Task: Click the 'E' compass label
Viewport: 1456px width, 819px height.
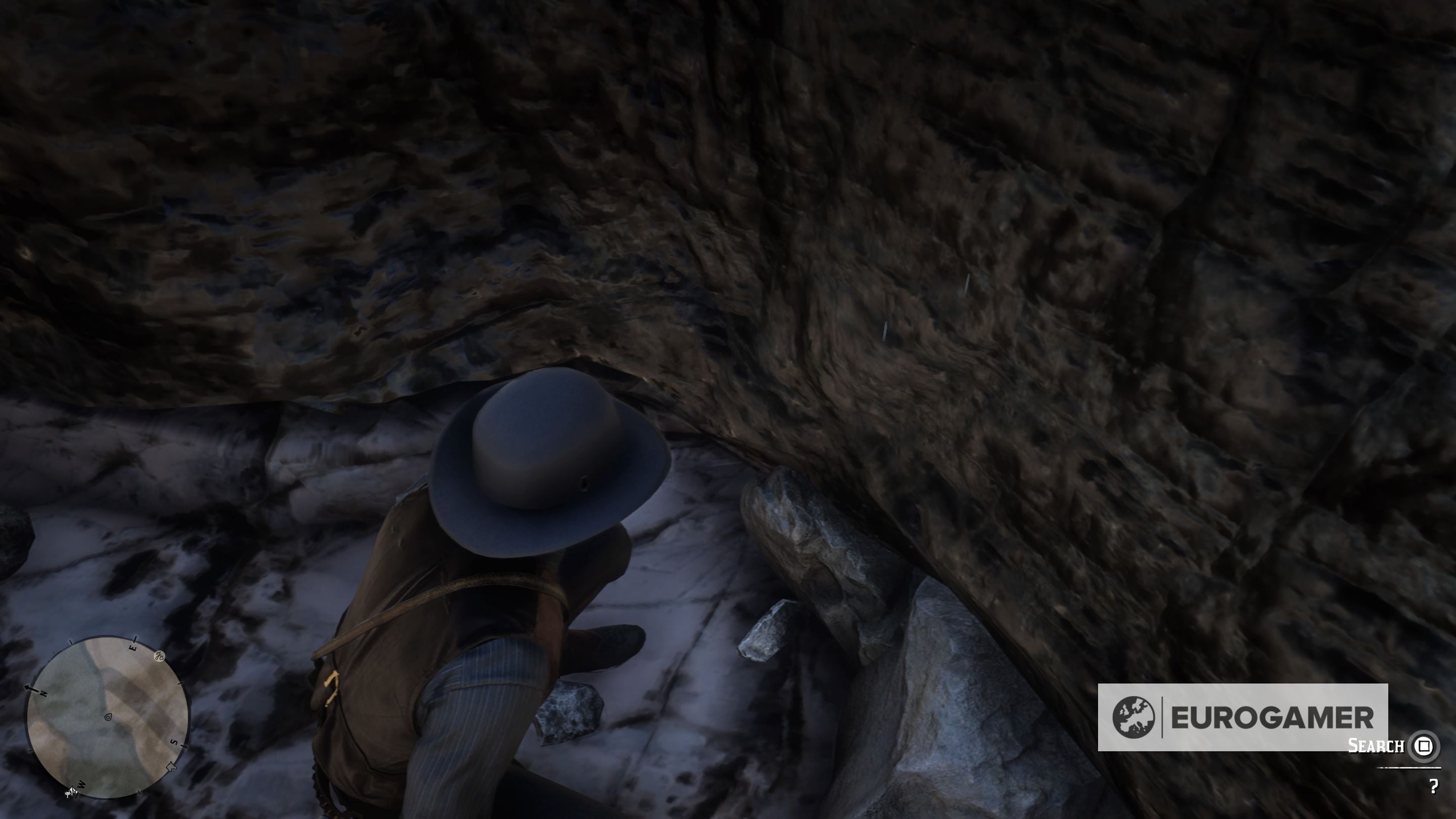Action: tap(133, 647)
